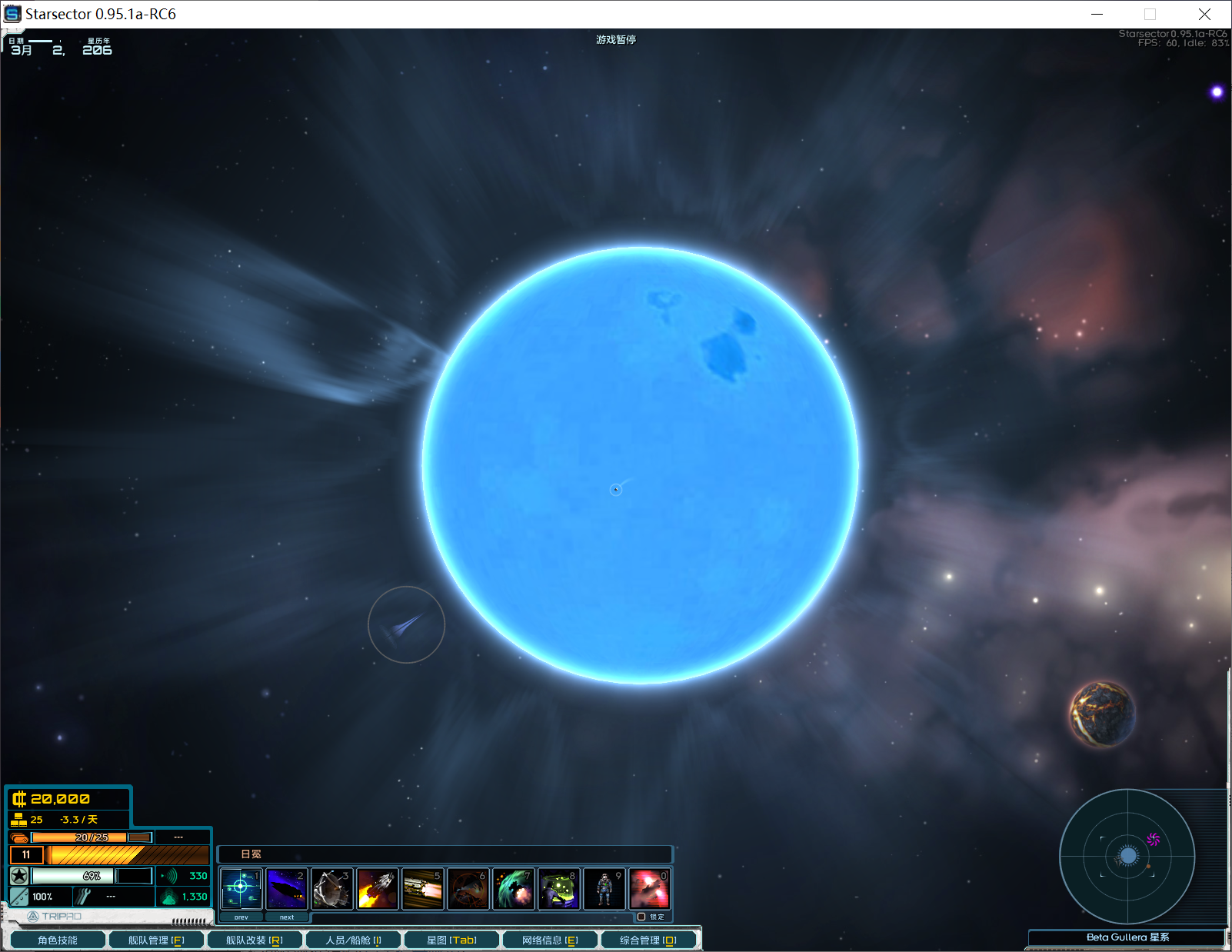Viewport: 1232px width, 952px height.
Task: Open the 角色技能 character skills screen
Action: point(58,940)
